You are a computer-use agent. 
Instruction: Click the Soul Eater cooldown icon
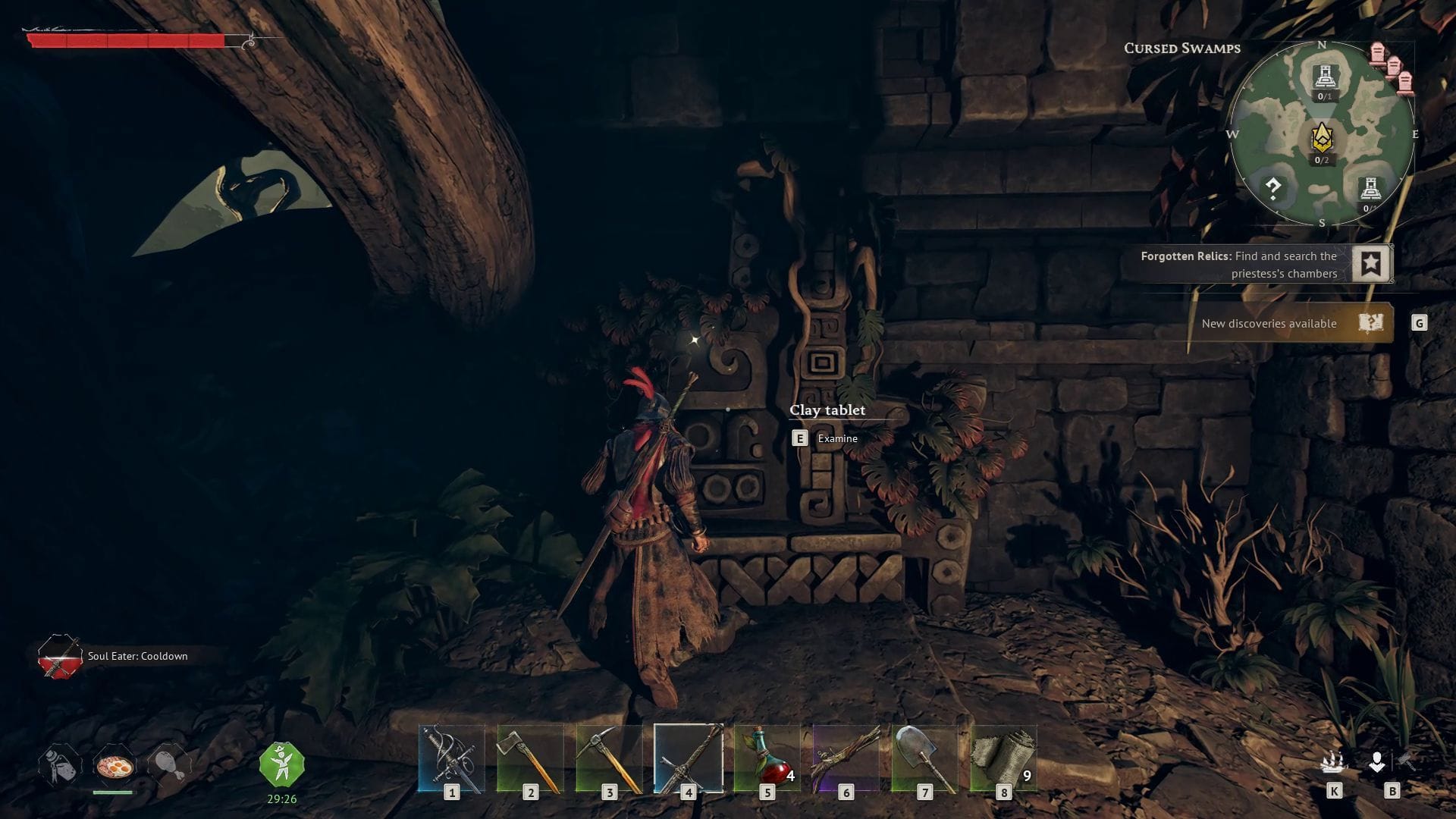pyautogui.click(x=59, y=657)
